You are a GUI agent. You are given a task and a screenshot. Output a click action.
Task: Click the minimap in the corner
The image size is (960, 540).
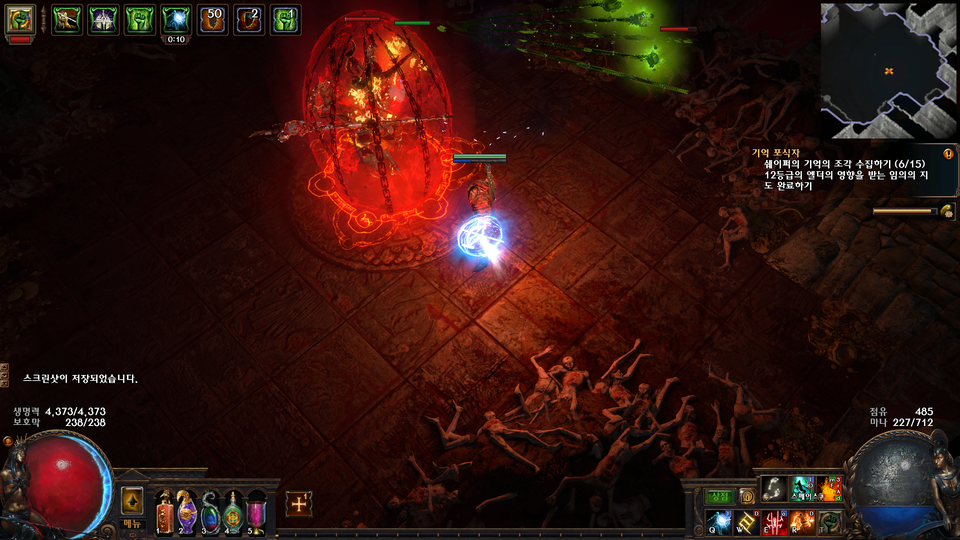888,70
